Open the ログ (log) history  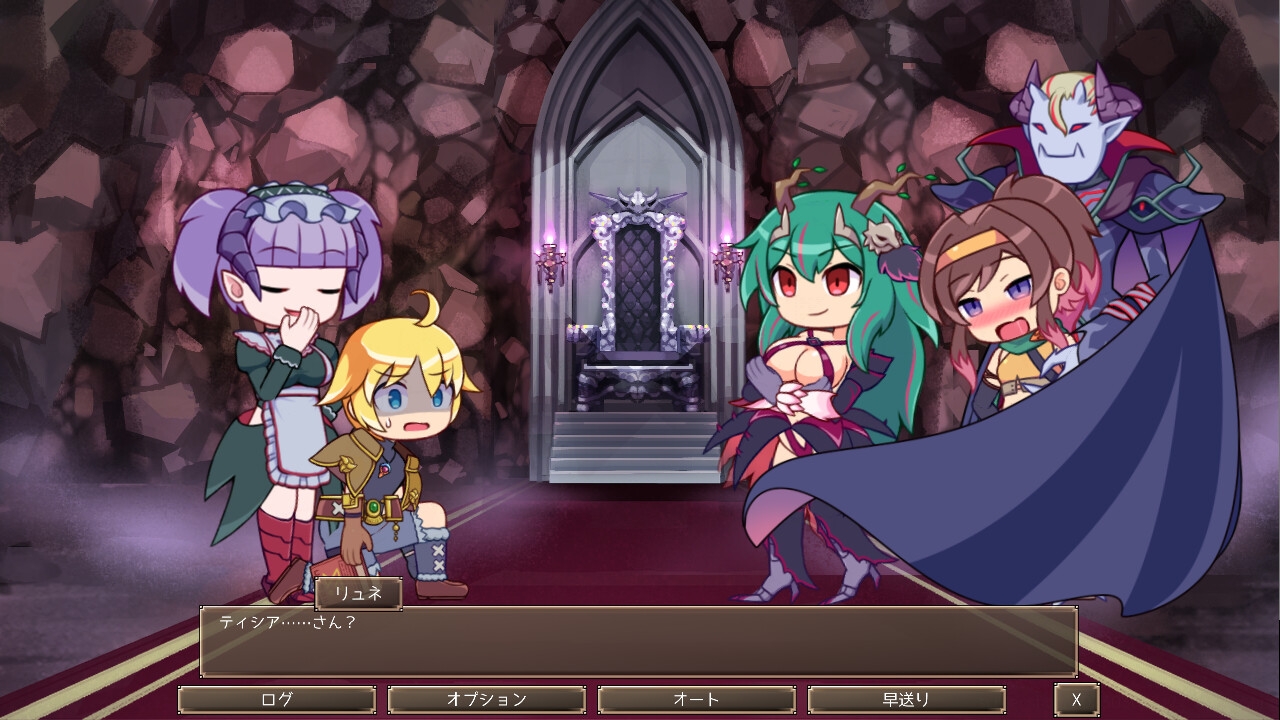[277, 699]
